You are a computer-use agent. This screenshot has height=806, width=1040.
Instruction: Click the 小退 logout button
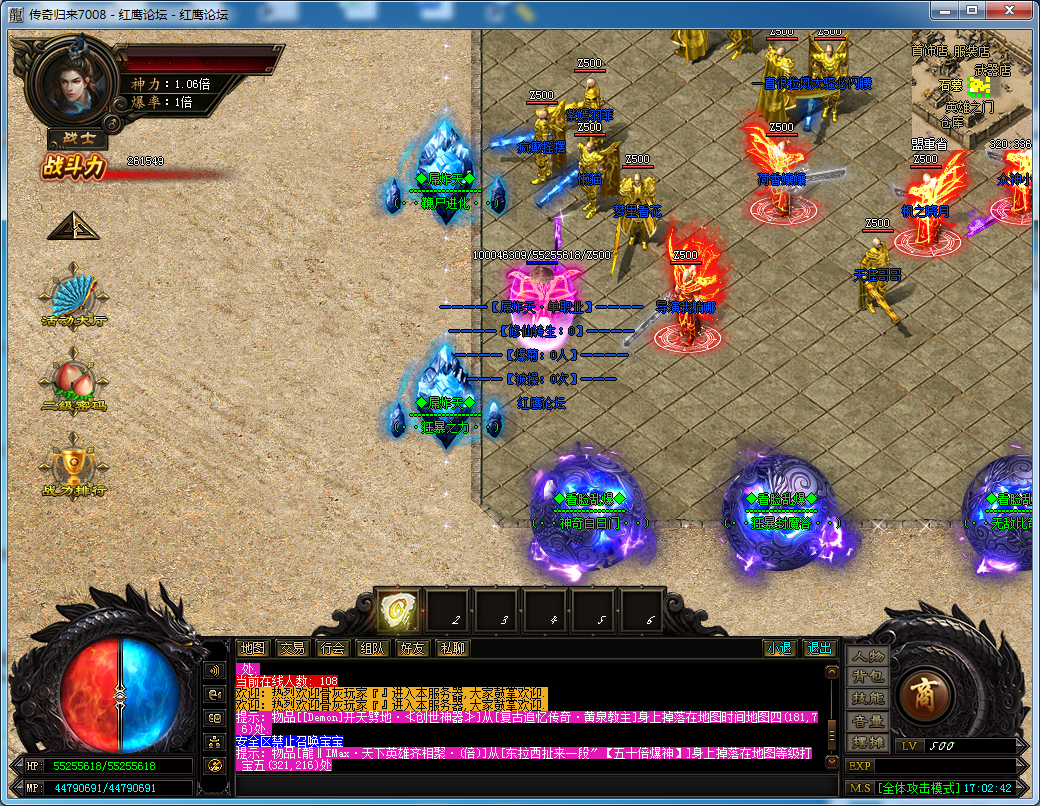point(778,648)
